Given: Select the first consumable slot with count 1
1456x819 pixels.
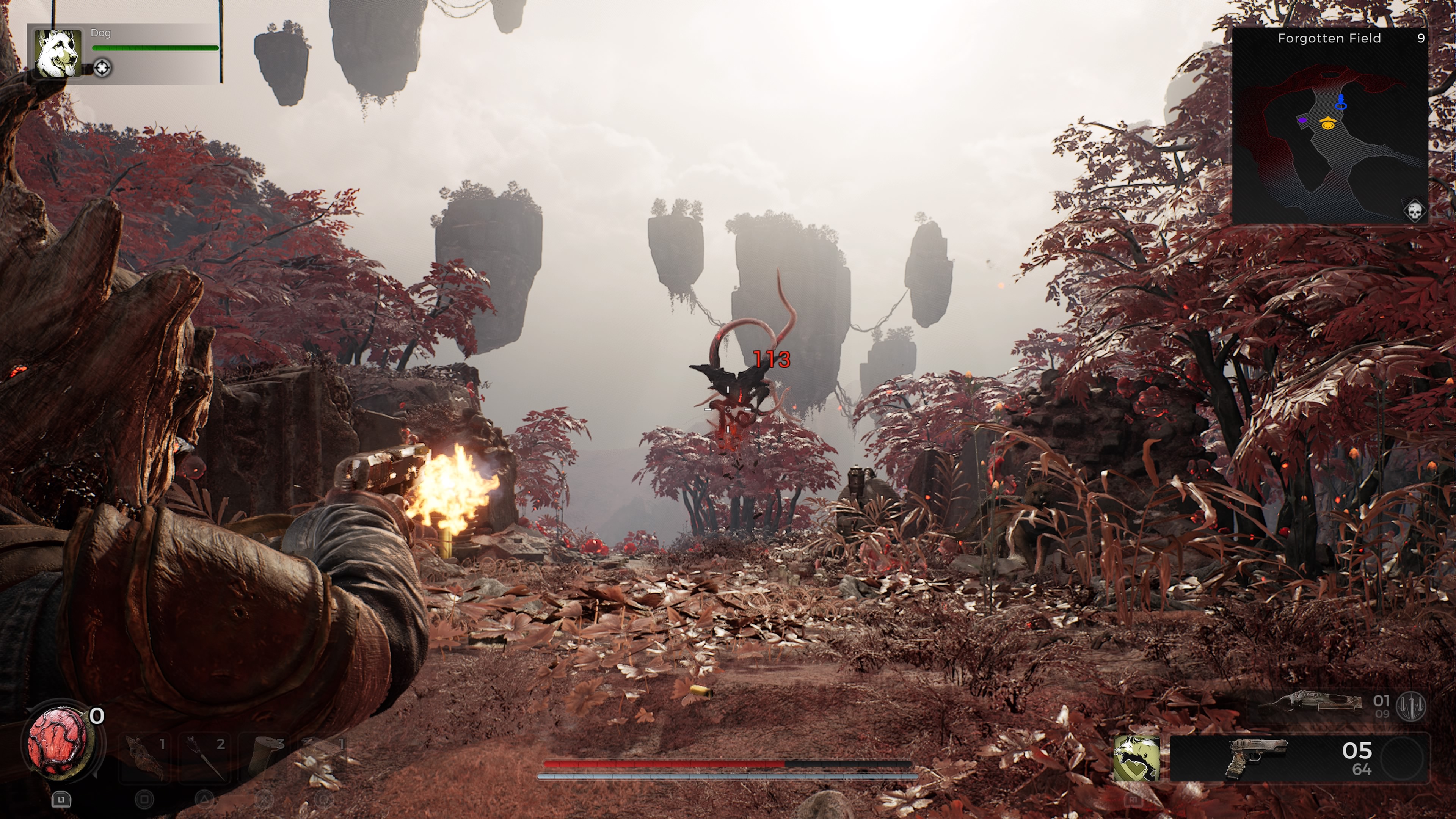Looking at the screenshot, I should click(x=145, y=758).
